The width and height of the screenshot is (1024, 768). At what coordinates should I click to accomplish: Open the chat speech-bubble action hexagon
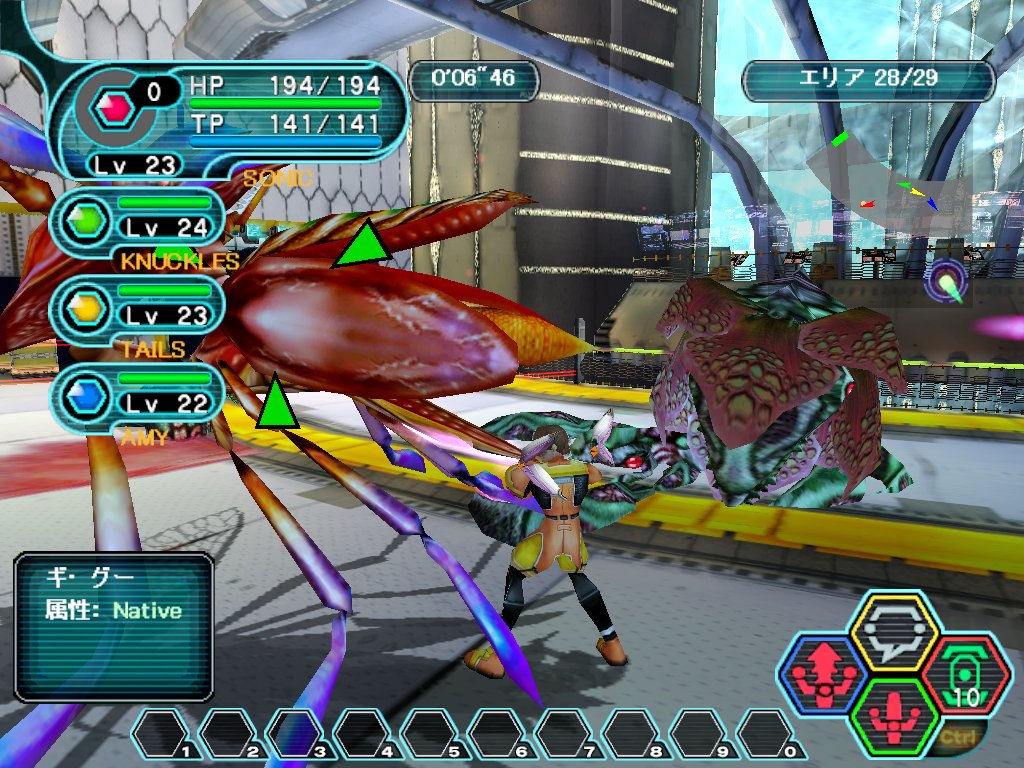point(893,631)
